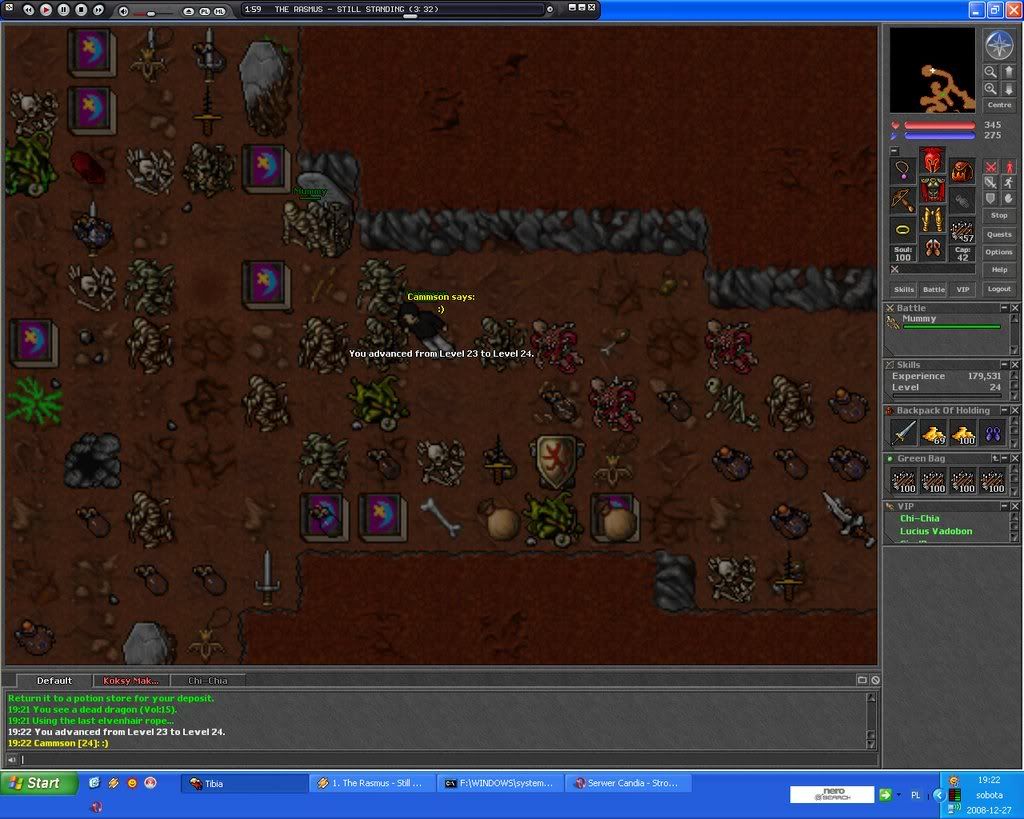
Task: Click the Stop button
Action: click(x=999, y=216)
